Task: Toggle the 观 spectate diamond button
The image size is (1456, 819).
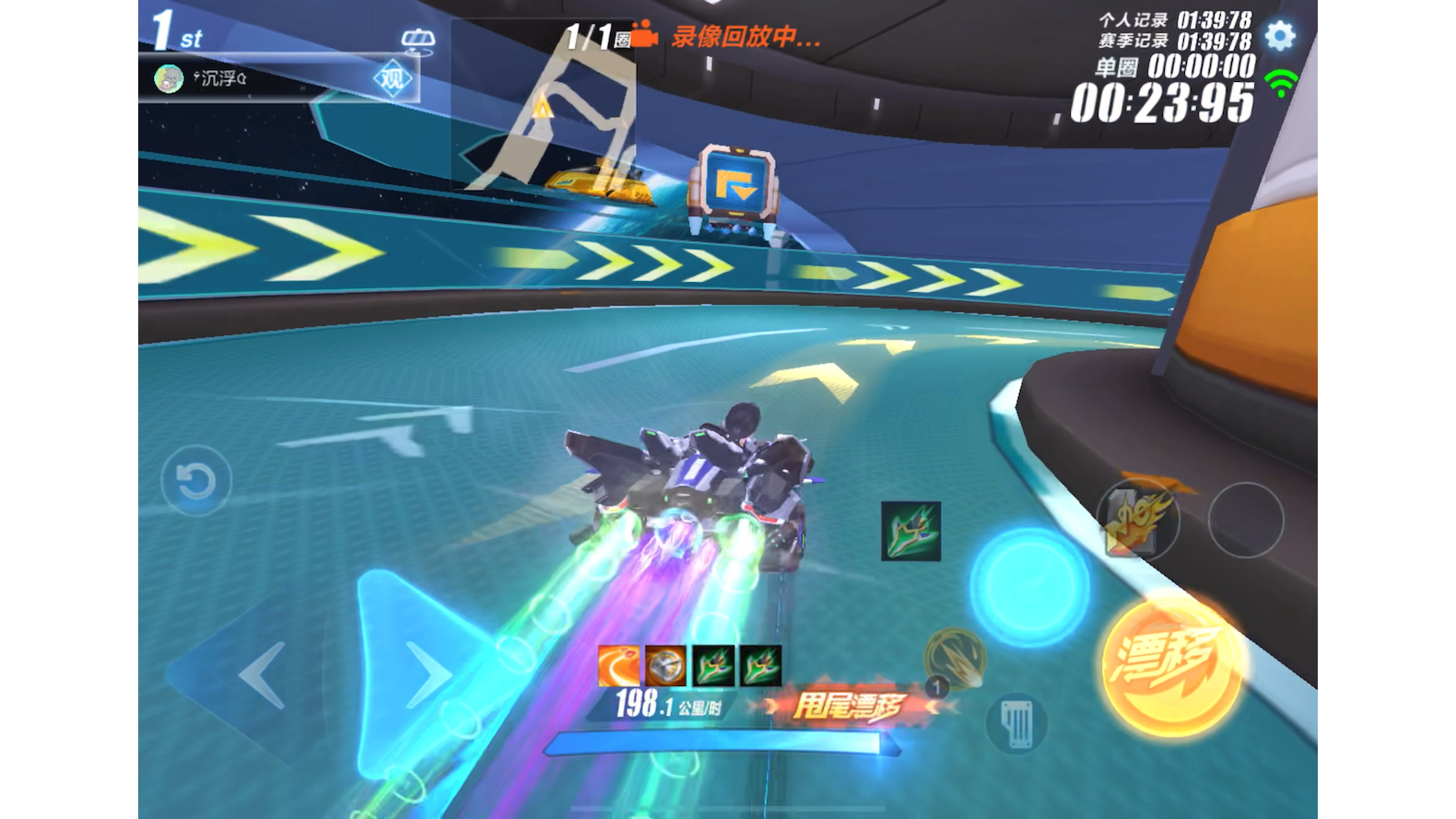Action: (x=393, y=80)
